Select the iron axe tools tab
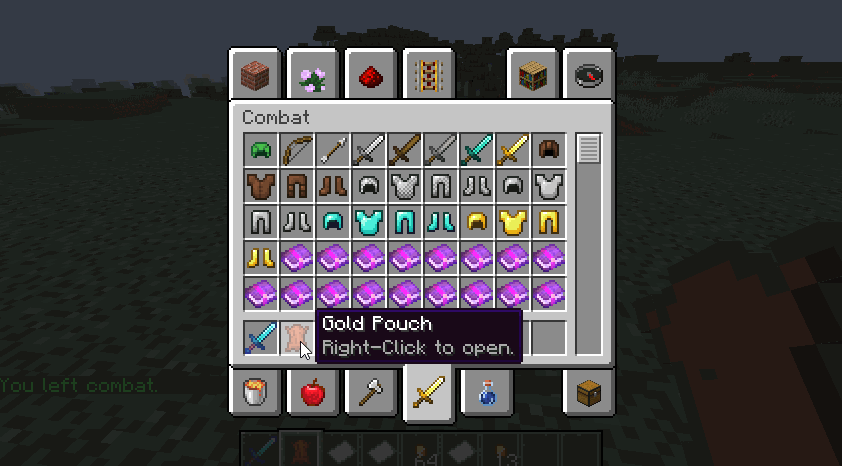This screenshot has width=842, height=466. pos(370,391)
